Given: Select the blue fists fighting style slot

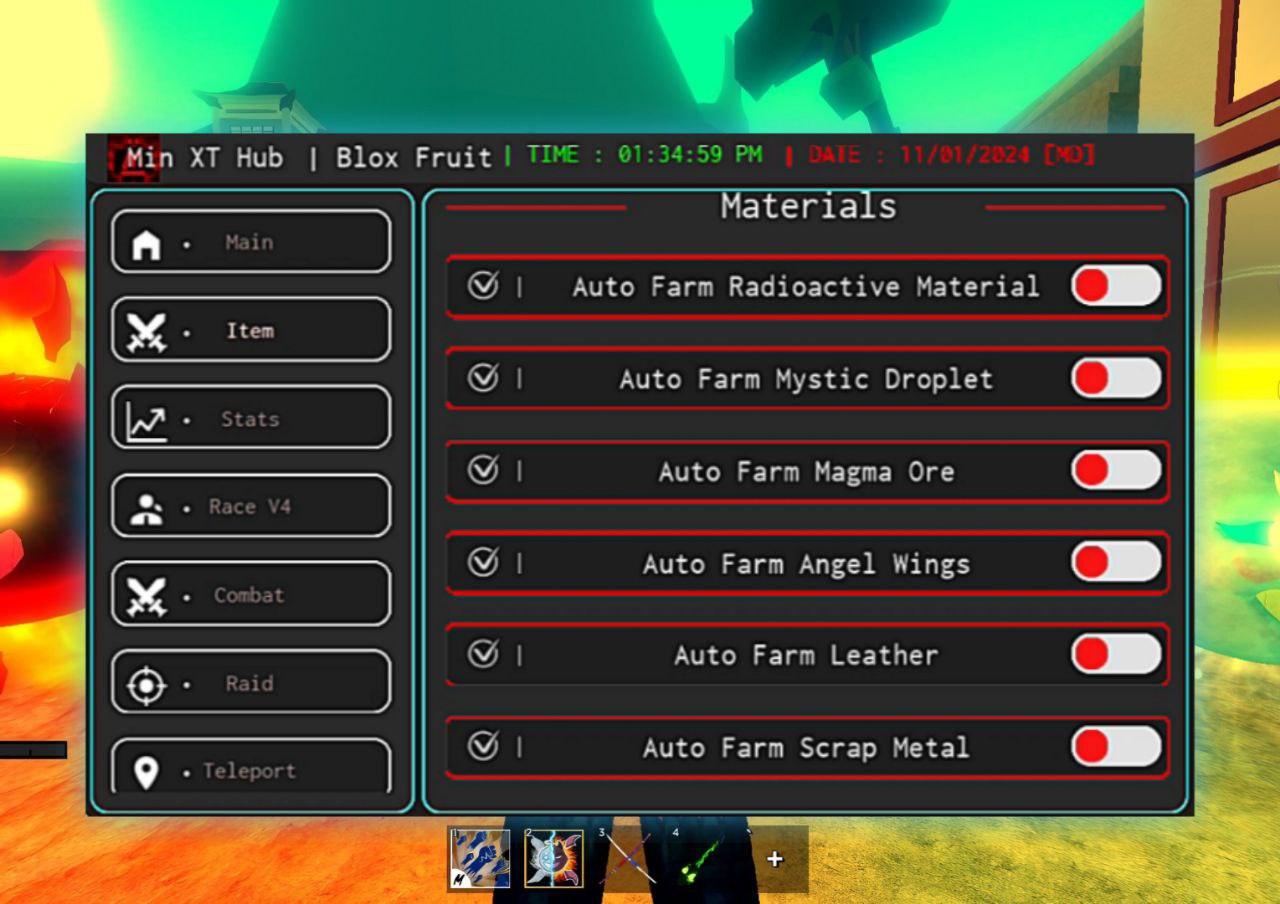Looking at the screenshot, I should point(479,858).
